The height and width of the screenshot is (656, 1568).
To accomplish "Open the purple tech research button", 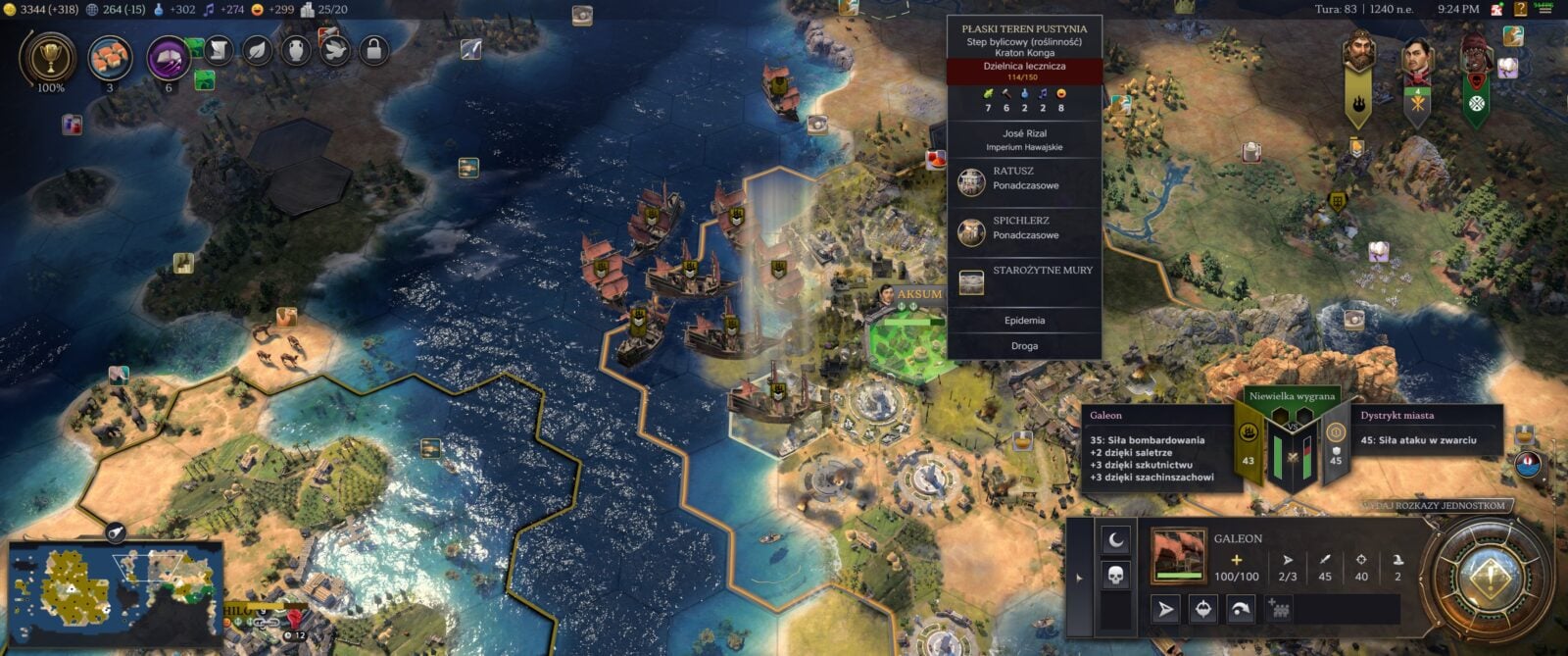I will coord(169,58).
